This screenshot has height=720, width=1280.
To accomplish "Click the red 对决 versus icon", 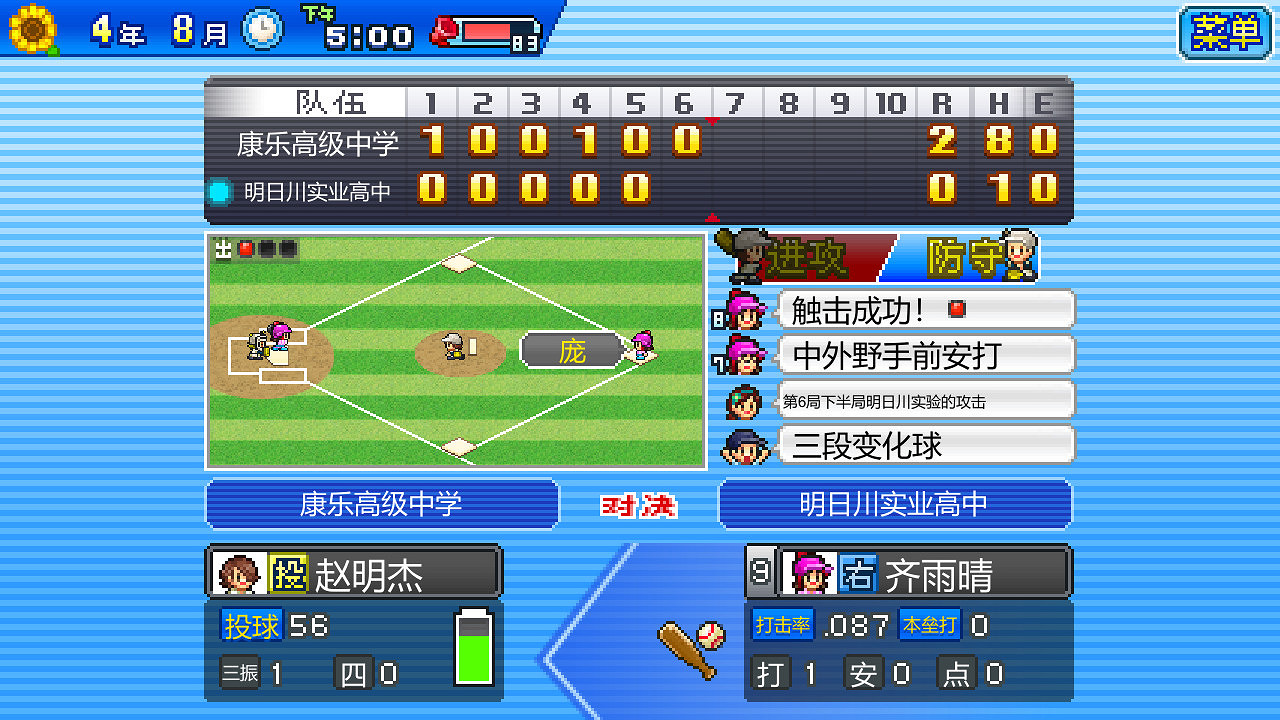I will coord(638,503).
